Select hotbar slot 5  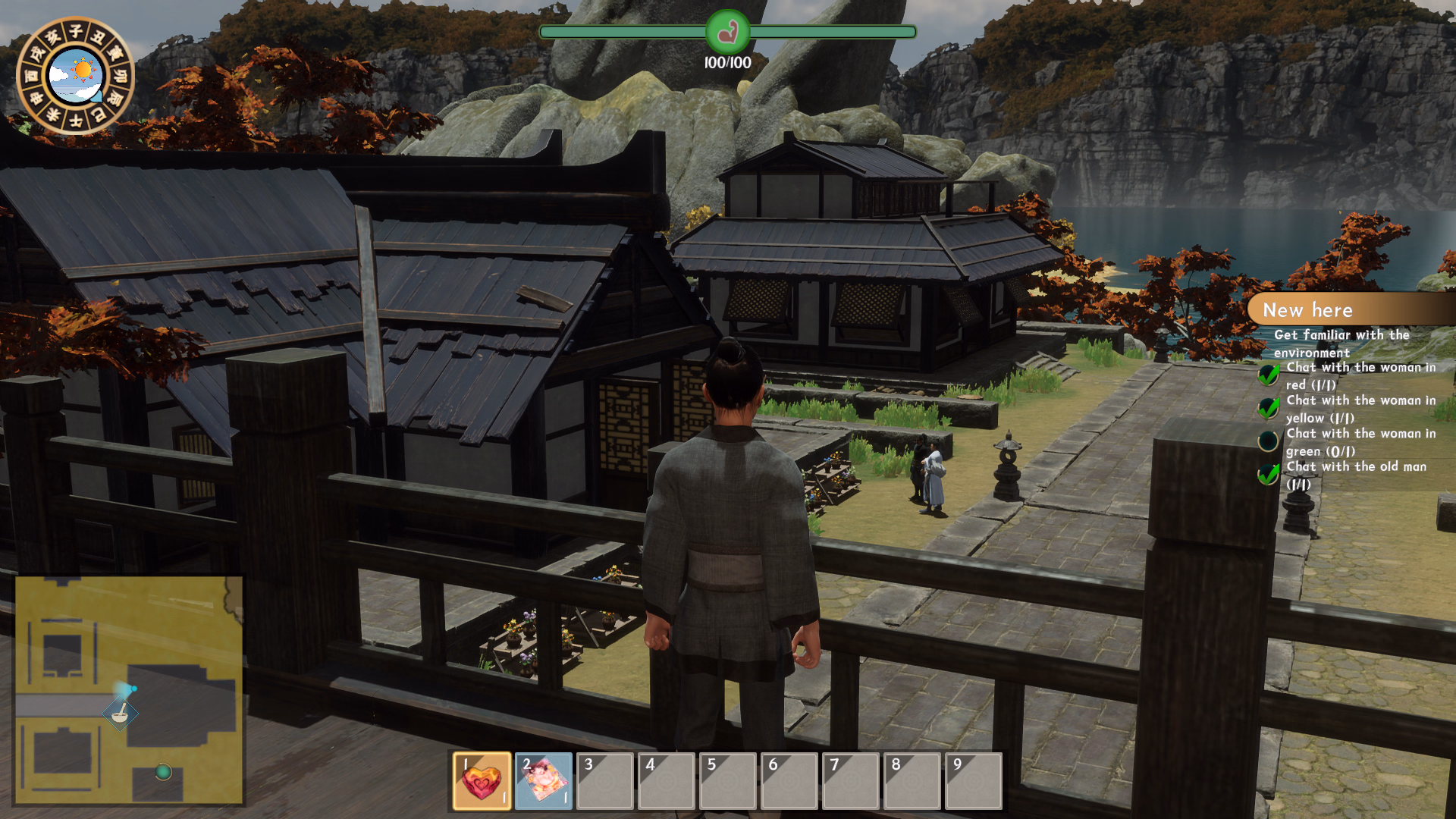click(x=727, y=781)
